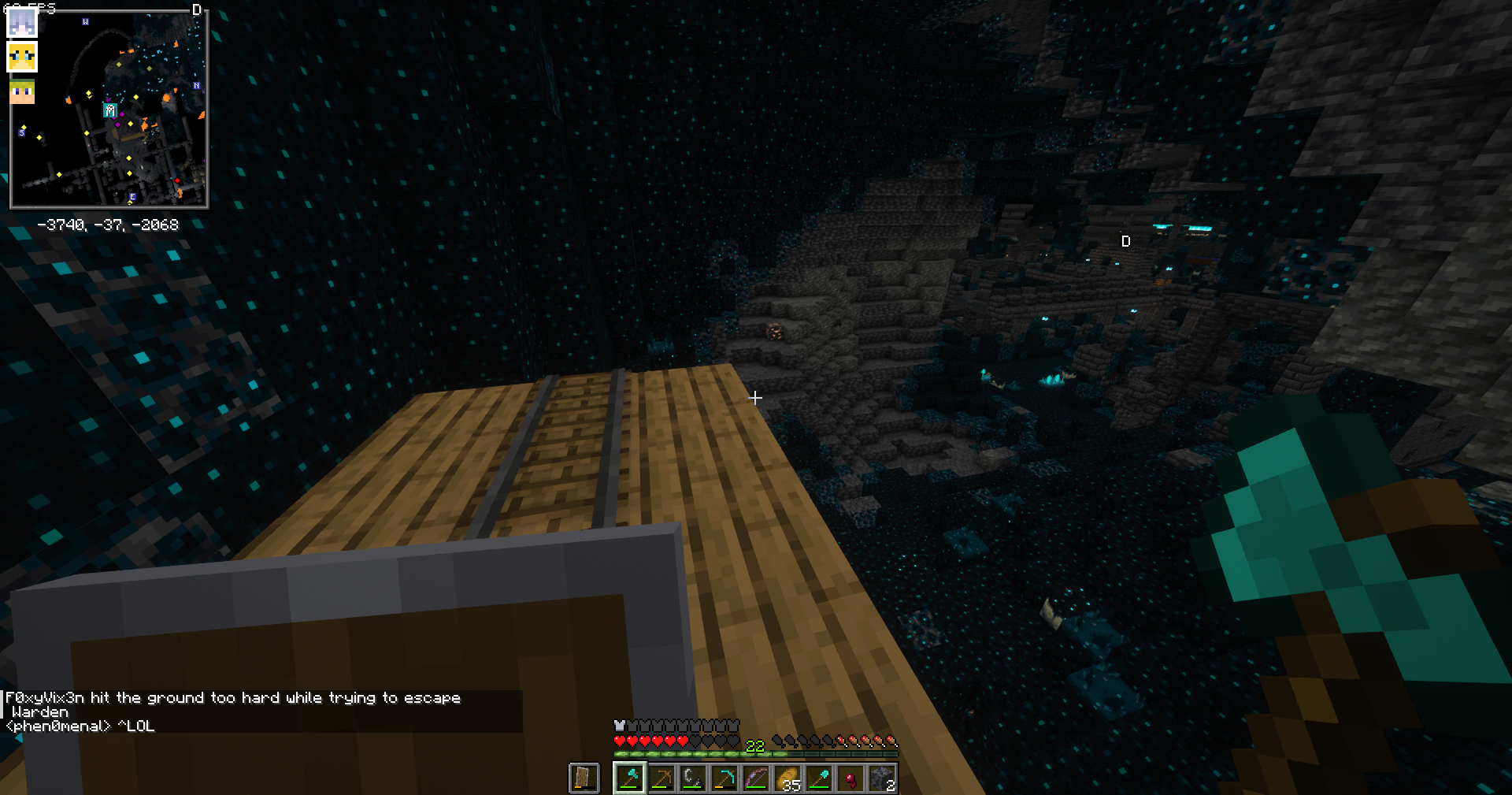Choose the flint and steel slot
This screenshot has height=795, width=1512.
tap(693, 778)
